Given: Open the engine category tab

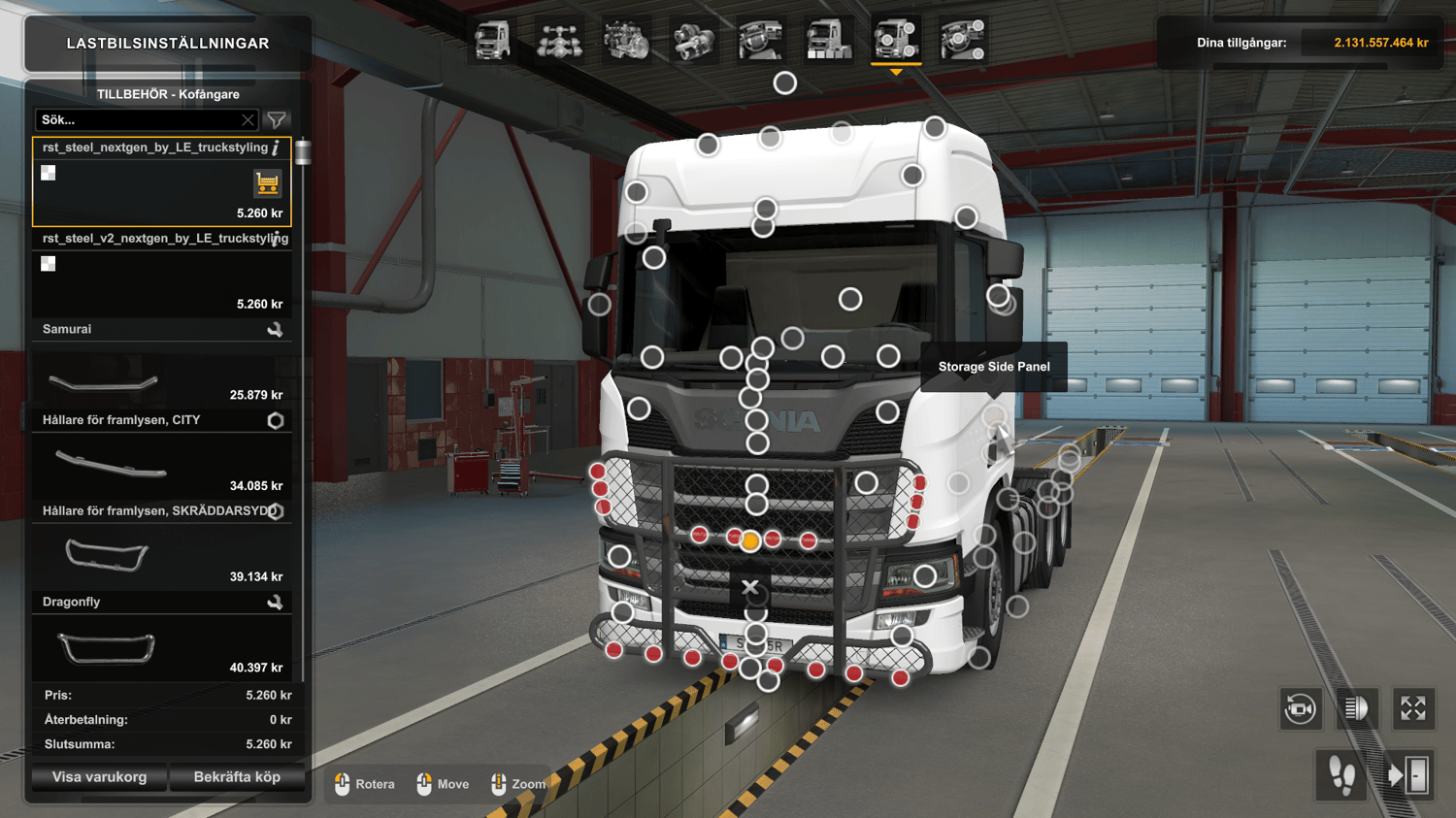Looking at the screenshot, I should pos(627,41).
